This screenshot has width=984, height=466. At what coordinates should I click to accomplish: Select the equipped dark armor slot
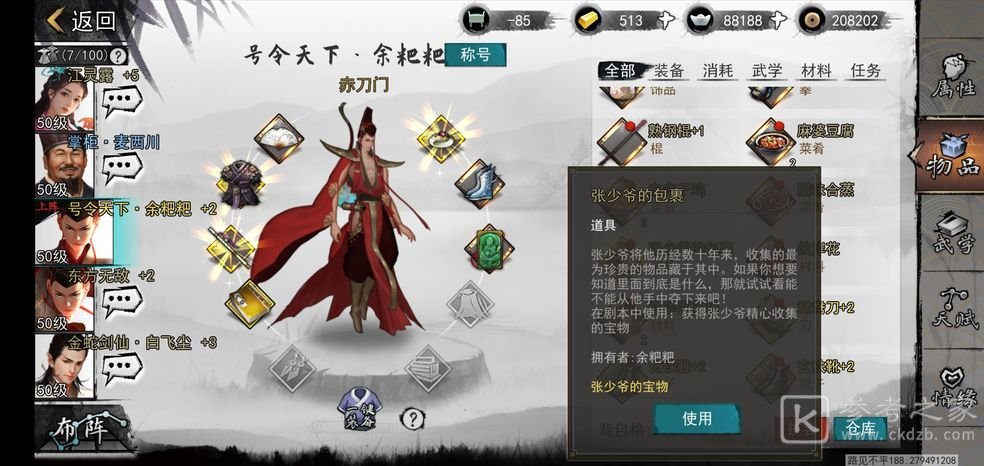[x=239, y=183]
